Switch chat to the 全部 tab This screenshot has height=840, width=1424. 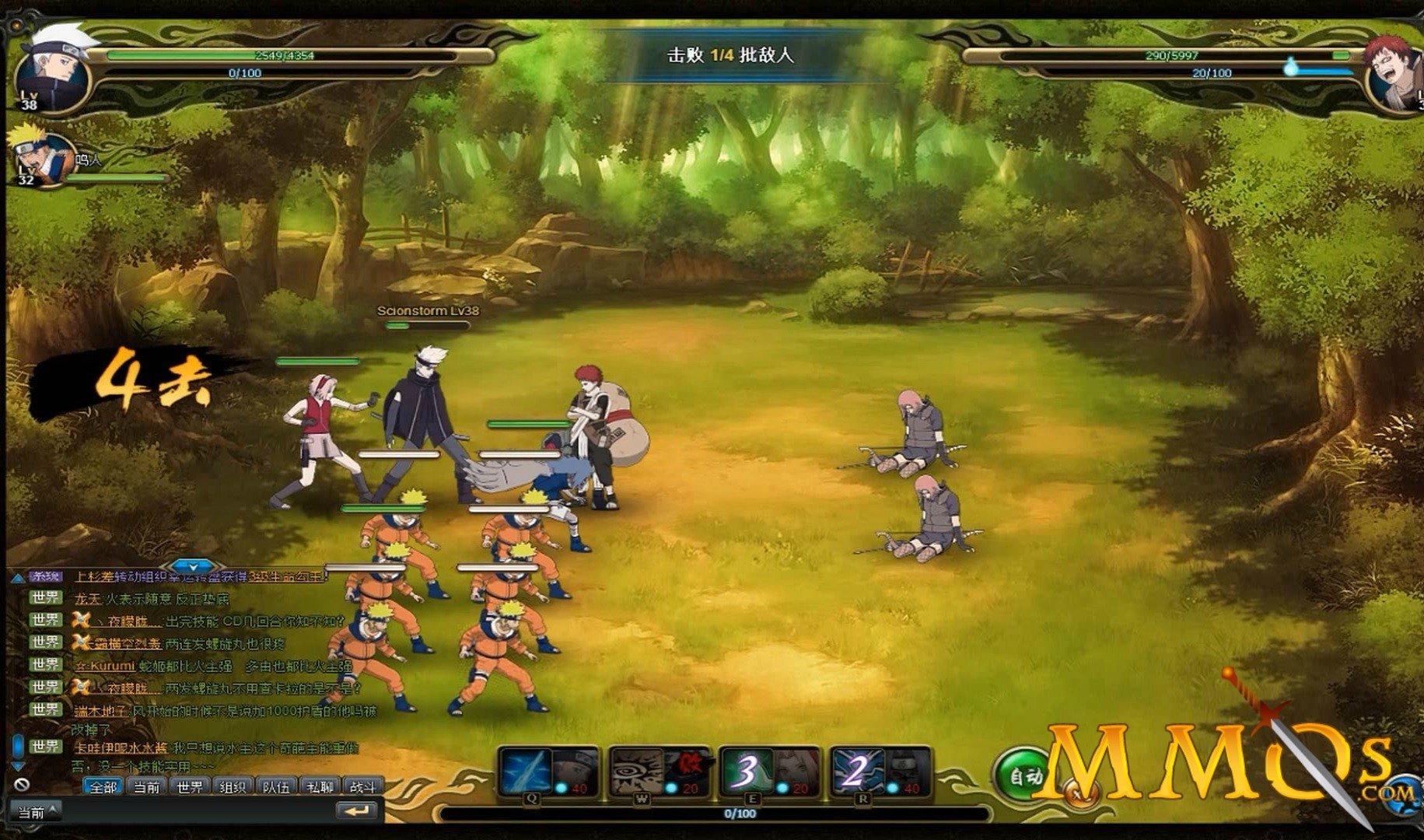point(103,787)
